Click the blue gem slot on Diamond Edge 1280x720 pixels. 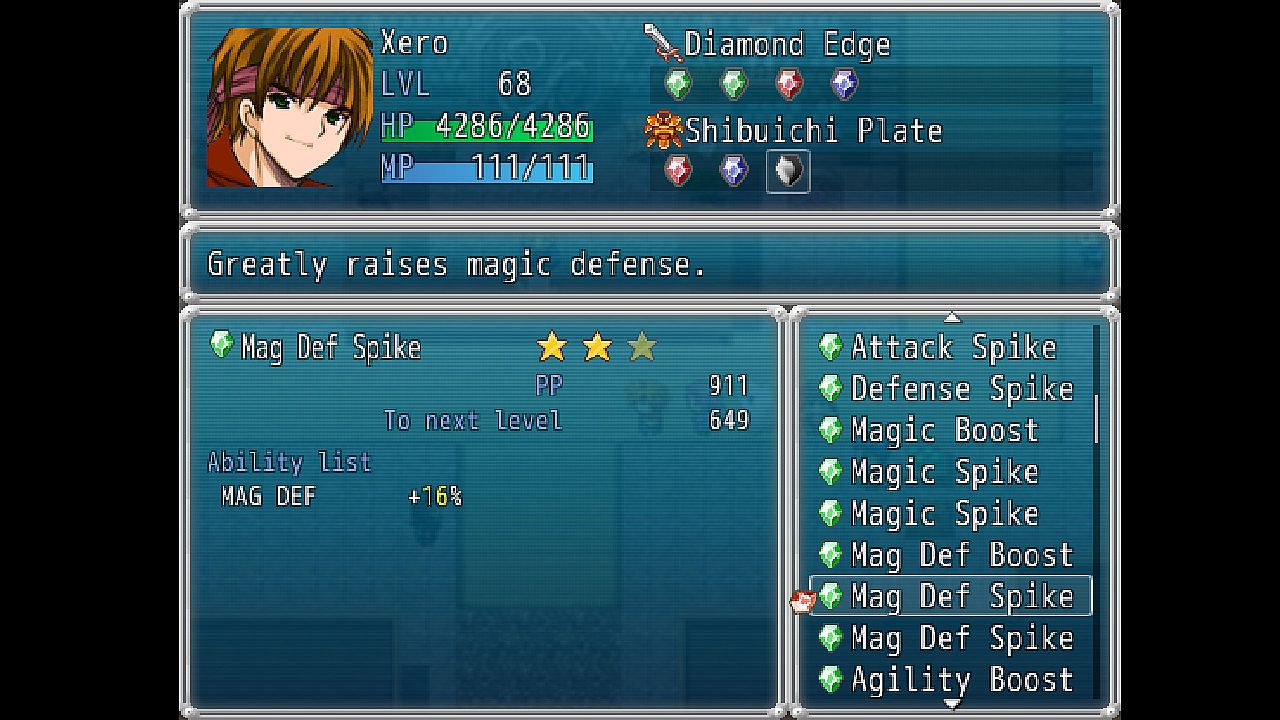click(x=844, y=84)
